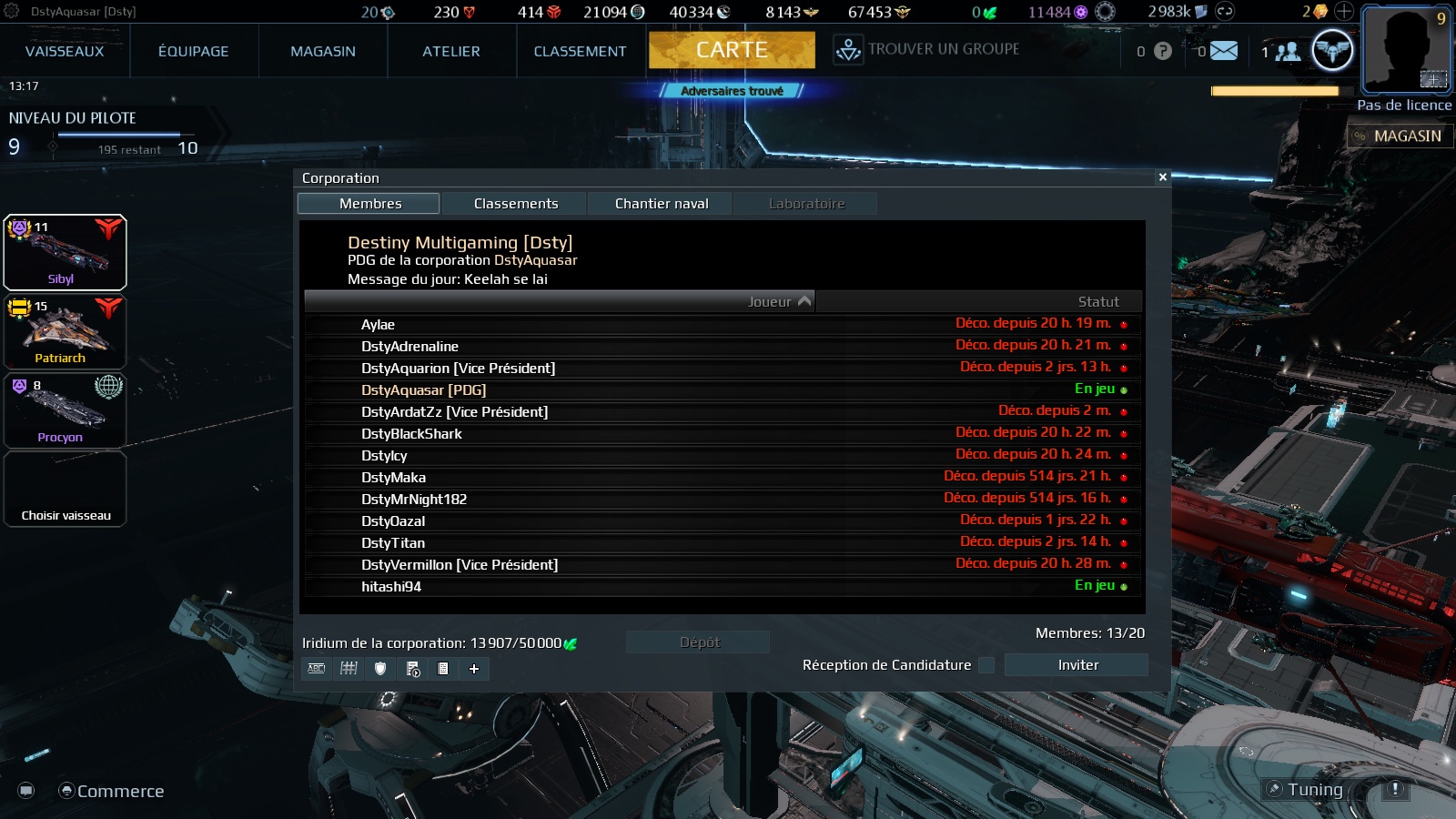1456x819 pixels.
Task: Open the Chantier naval tab
Action: pos(661,203)
